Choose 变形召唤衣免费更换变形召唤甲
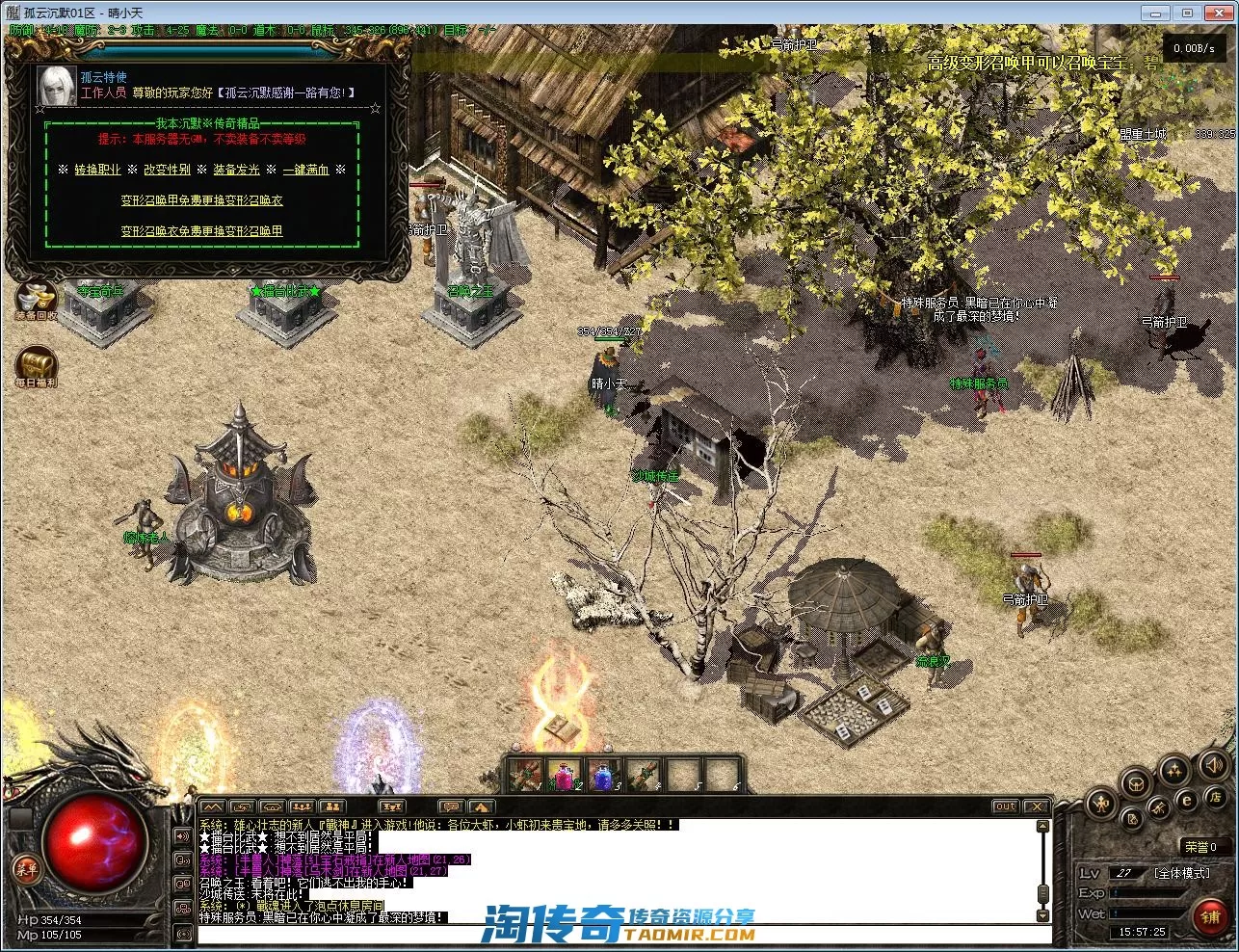 (201, 231)
